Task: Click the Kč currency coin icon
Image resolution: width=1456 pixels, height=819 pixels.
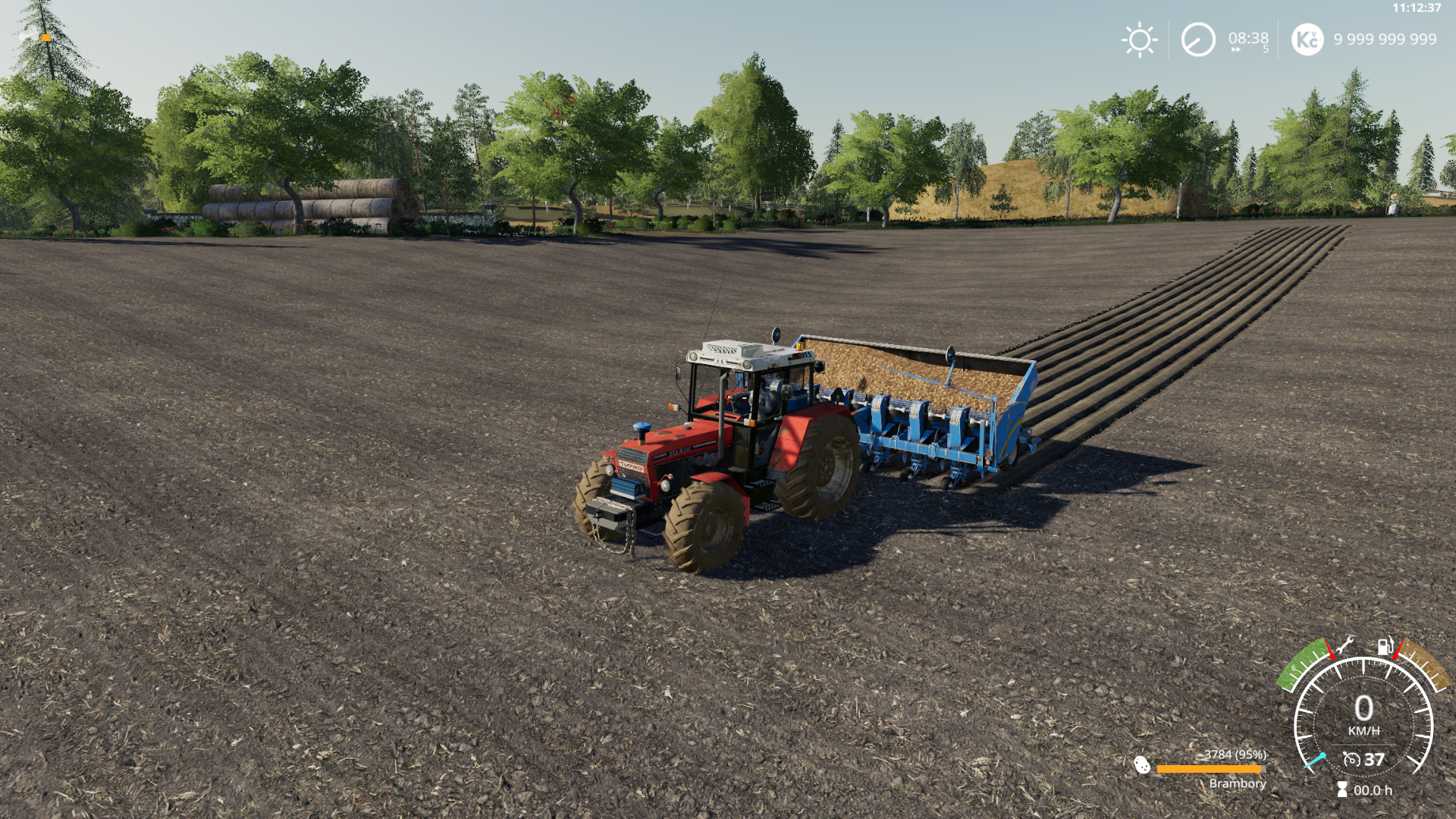Action: (x=1307, y=39)
